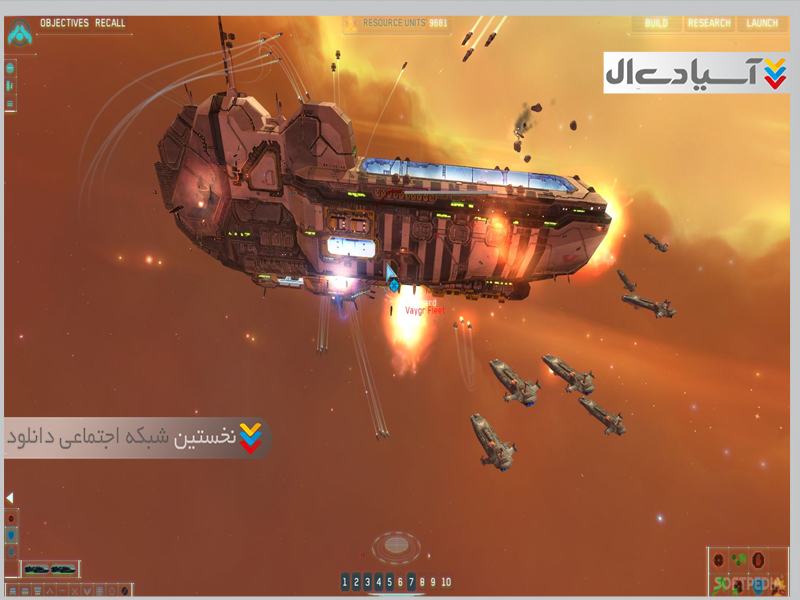The image size is (800, 600).
Task: Select control group 3
Action: [x=367, y=582]
